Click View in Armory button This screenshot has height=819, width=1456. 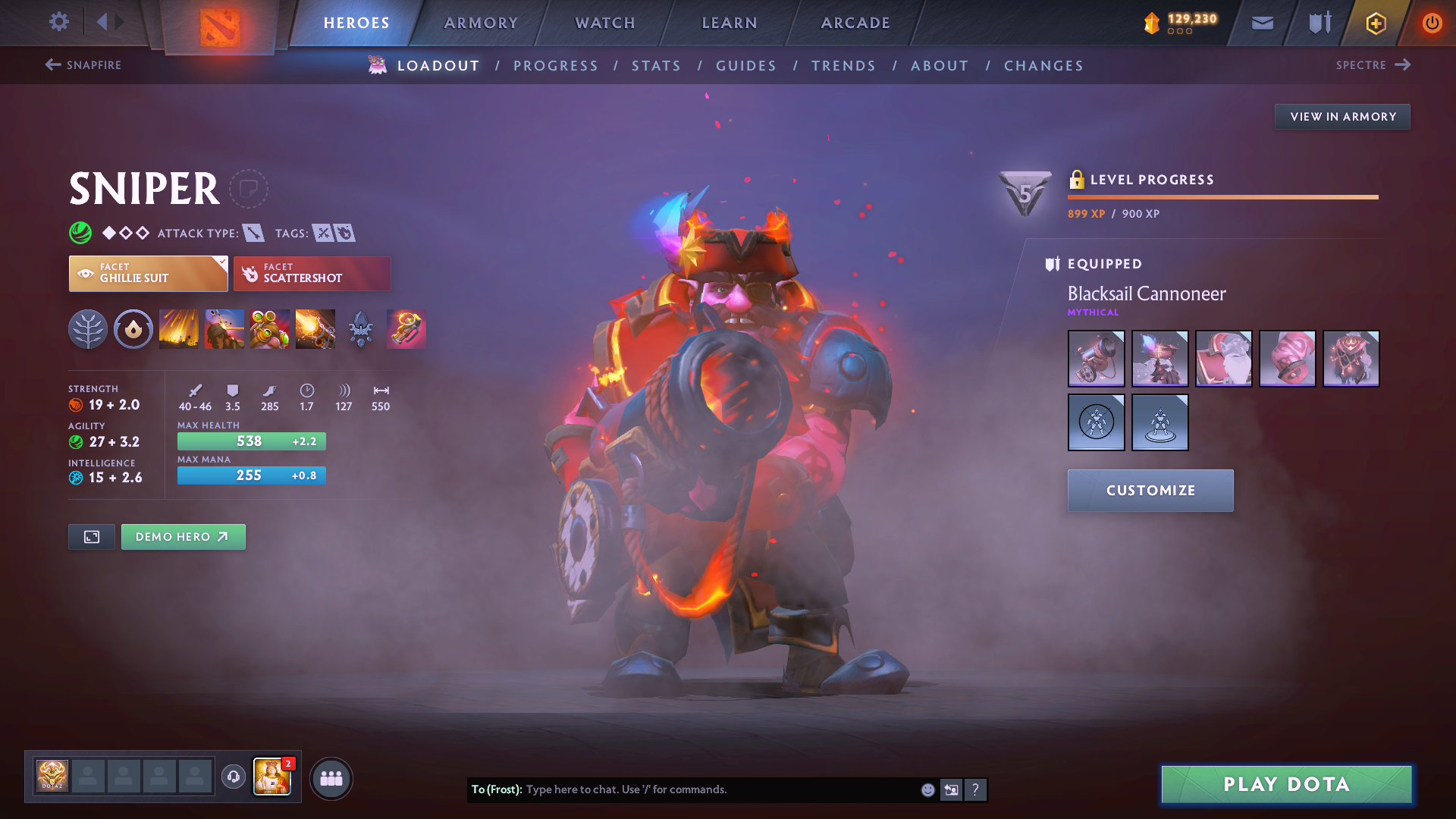1342,117
